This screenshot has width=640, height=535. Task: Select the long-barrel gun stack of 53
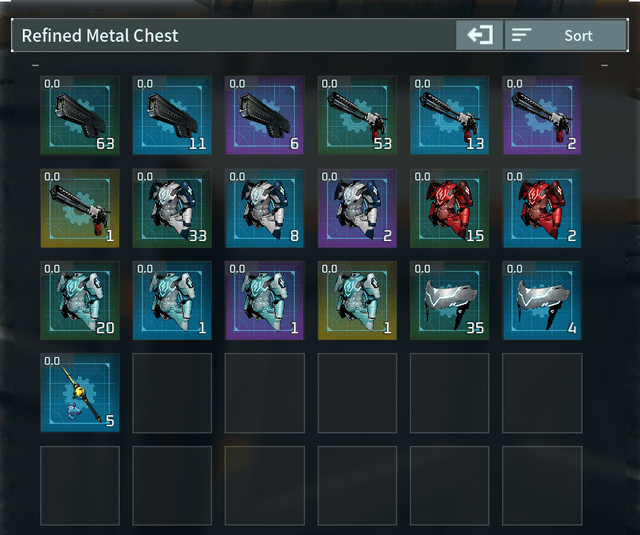pos(357,115)
